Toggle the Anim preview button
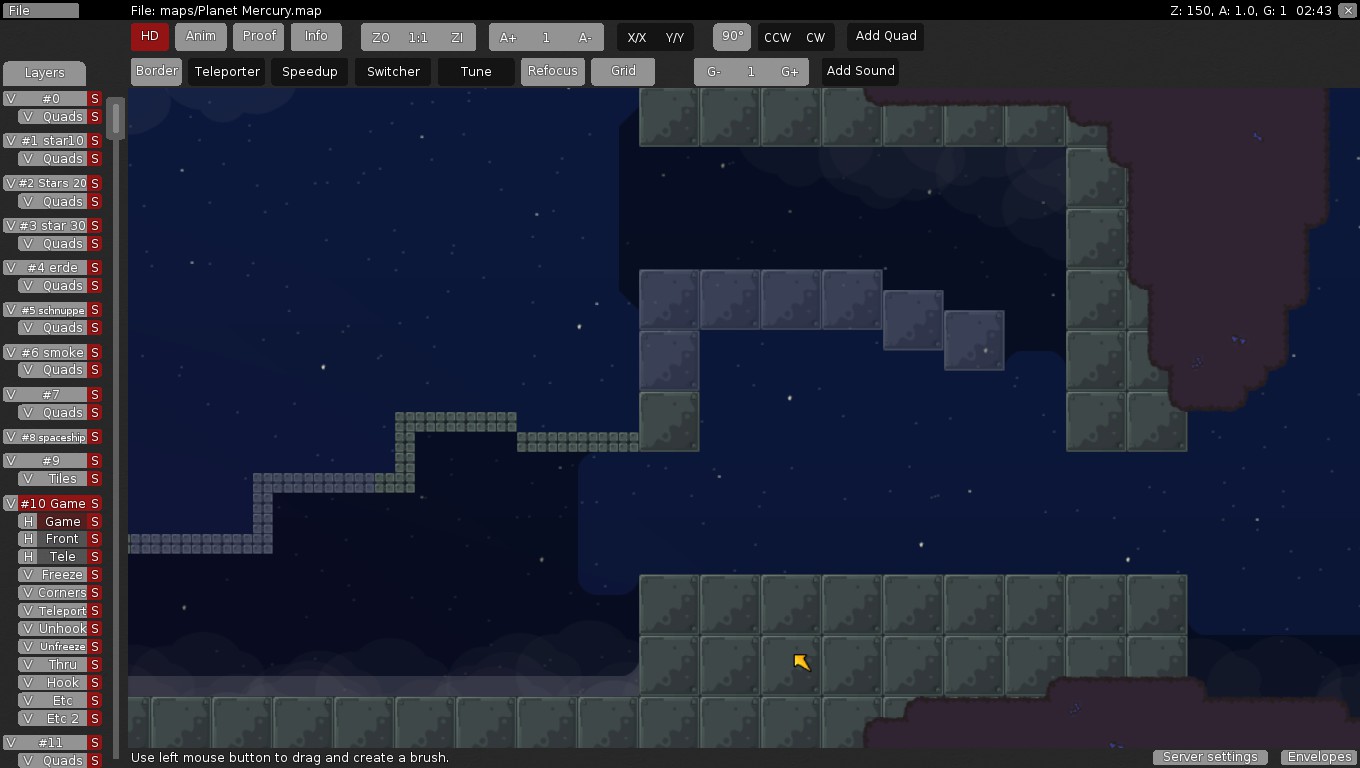 [x=200, y=37]
